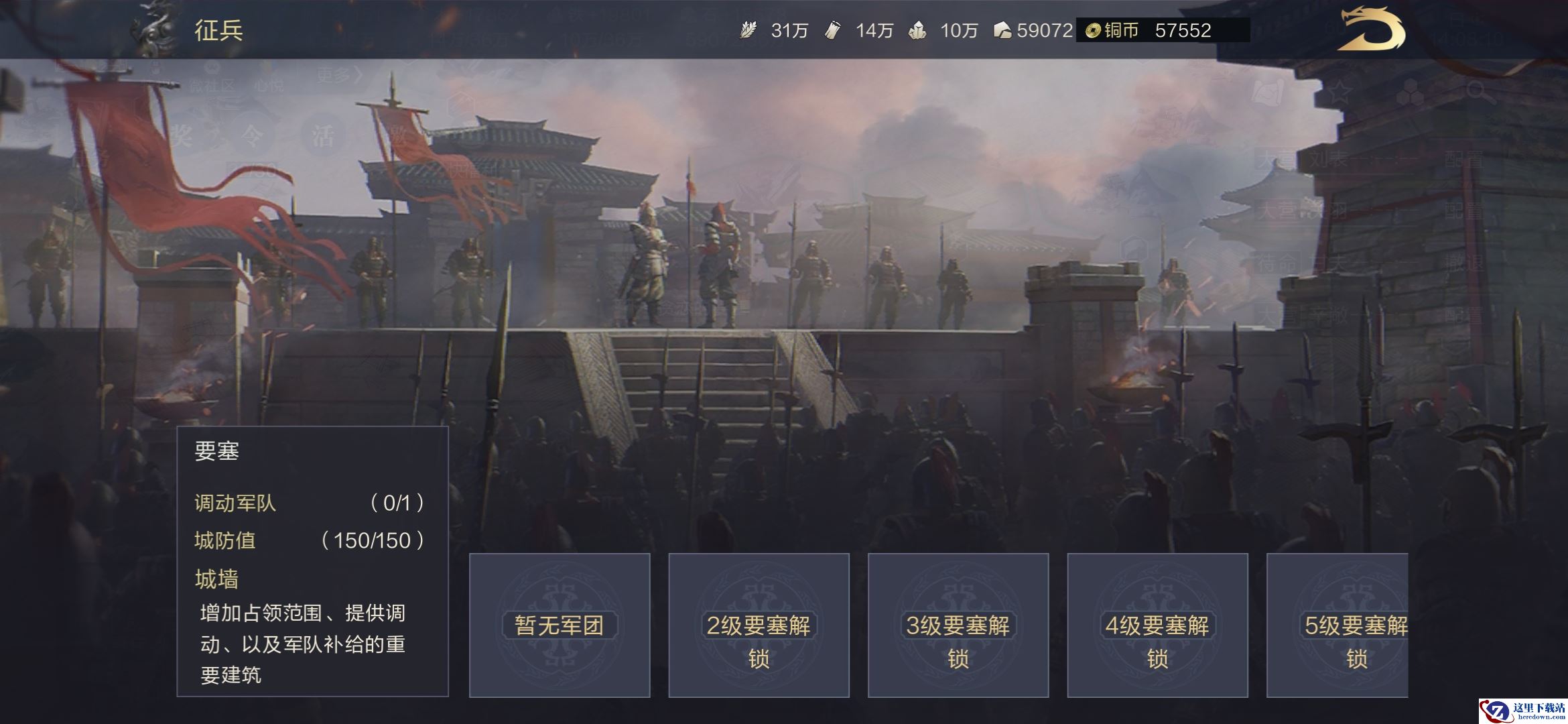
Task: Open the locked 5级要塞解锁 slot
Action: 1337,625
